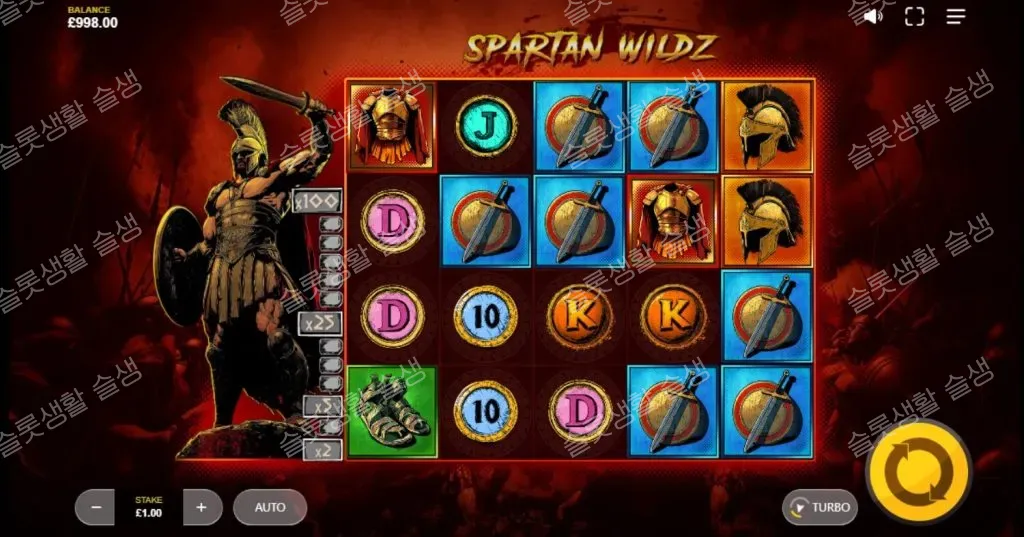The image size is (1024, 537).
Task: Open the Auto spin options
Action: pyautogui.click(x=270, y=507)
